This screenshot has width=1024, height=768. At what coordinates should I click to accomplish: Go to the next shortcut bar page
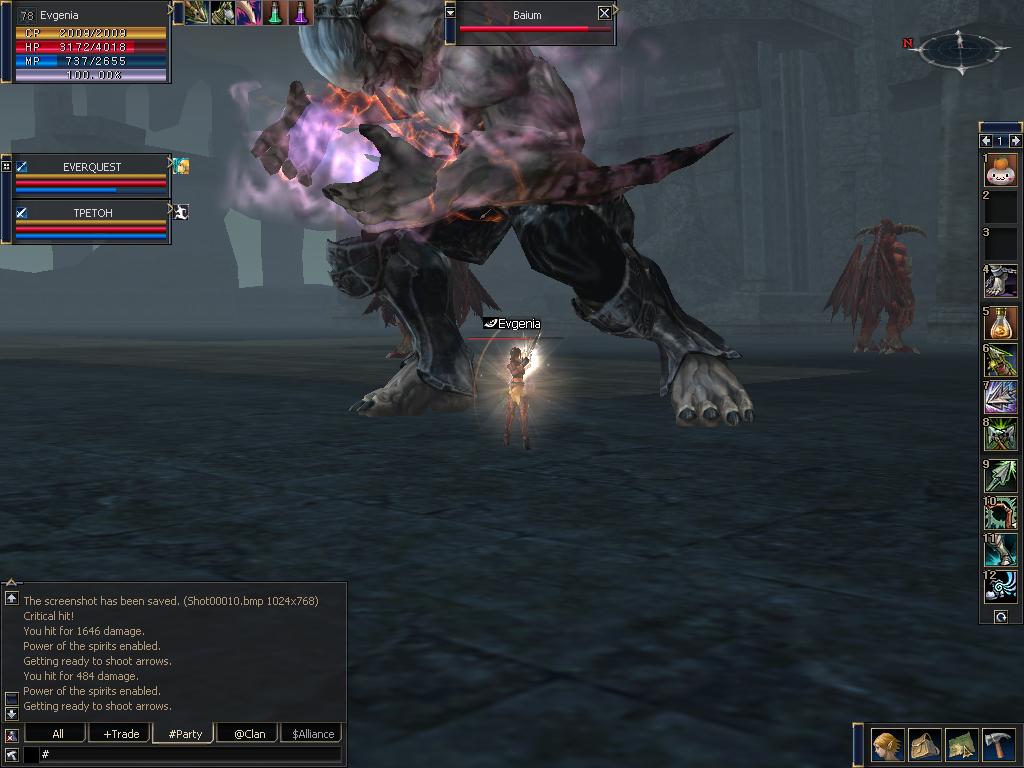1015,141
